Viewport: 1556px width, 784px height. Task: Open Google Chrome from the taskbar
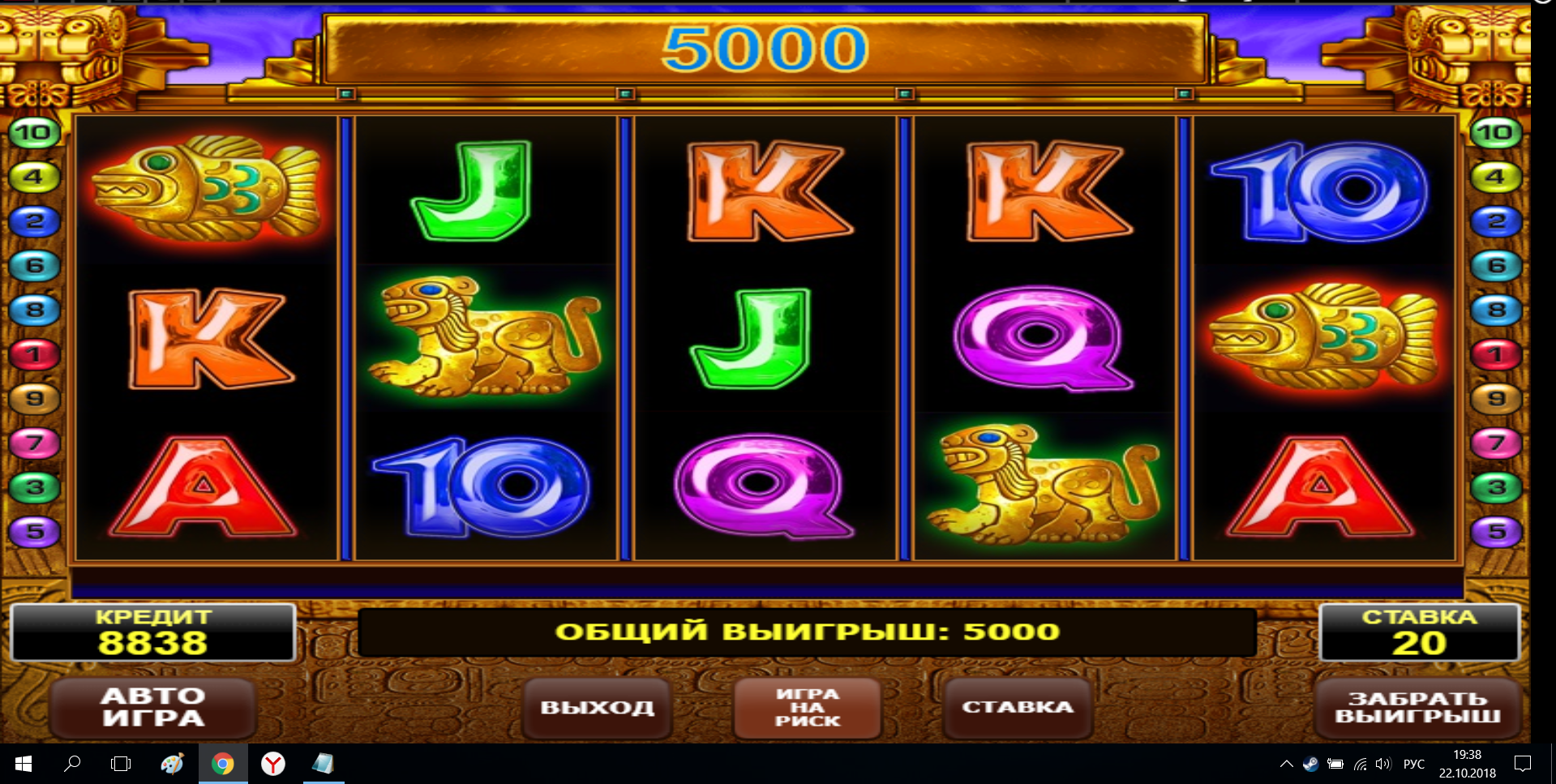(x=223, y=763)
